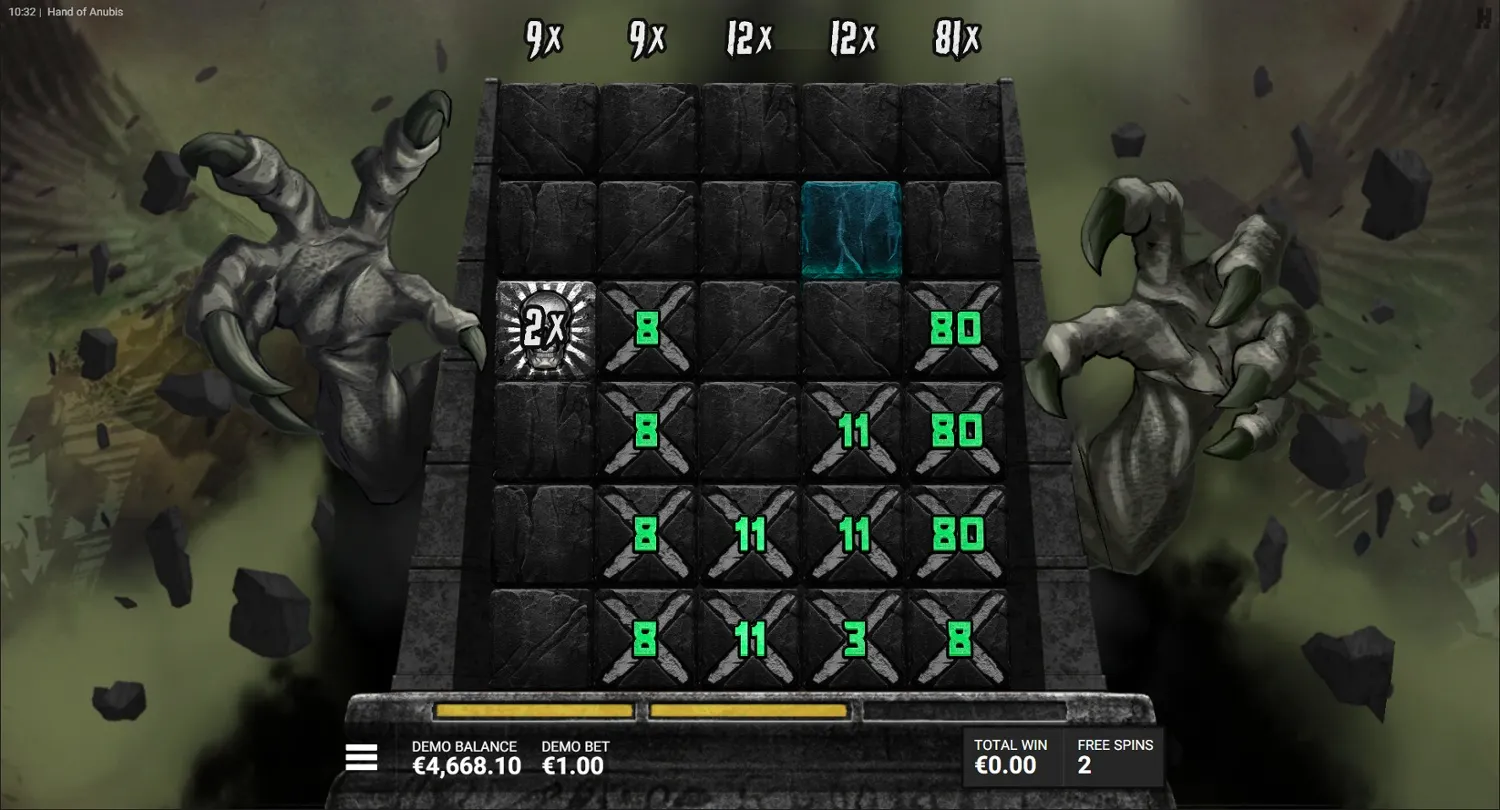Screen dimensions: 1500x810
Task: Tap the second yellow progress bar segment
Action: pyautogui.click(x=748, y=710)
